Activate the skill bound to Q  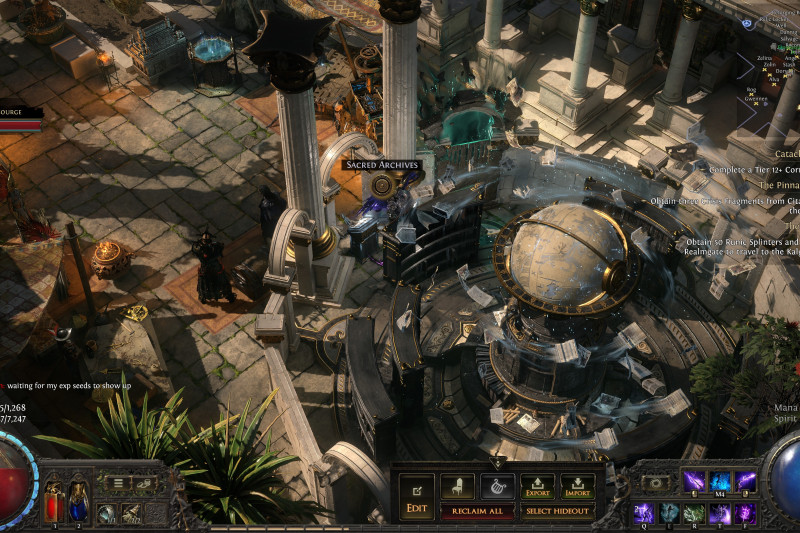coord(642,513)
